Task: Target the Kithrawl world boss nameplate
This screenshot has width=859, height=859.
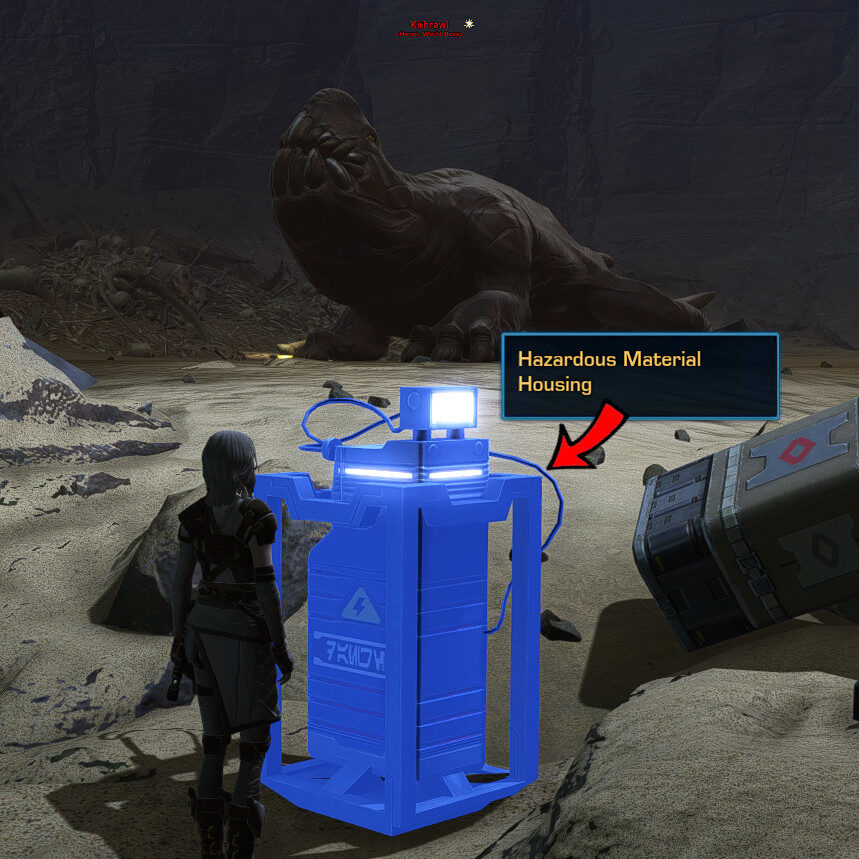Action: [x=430, y=25]
